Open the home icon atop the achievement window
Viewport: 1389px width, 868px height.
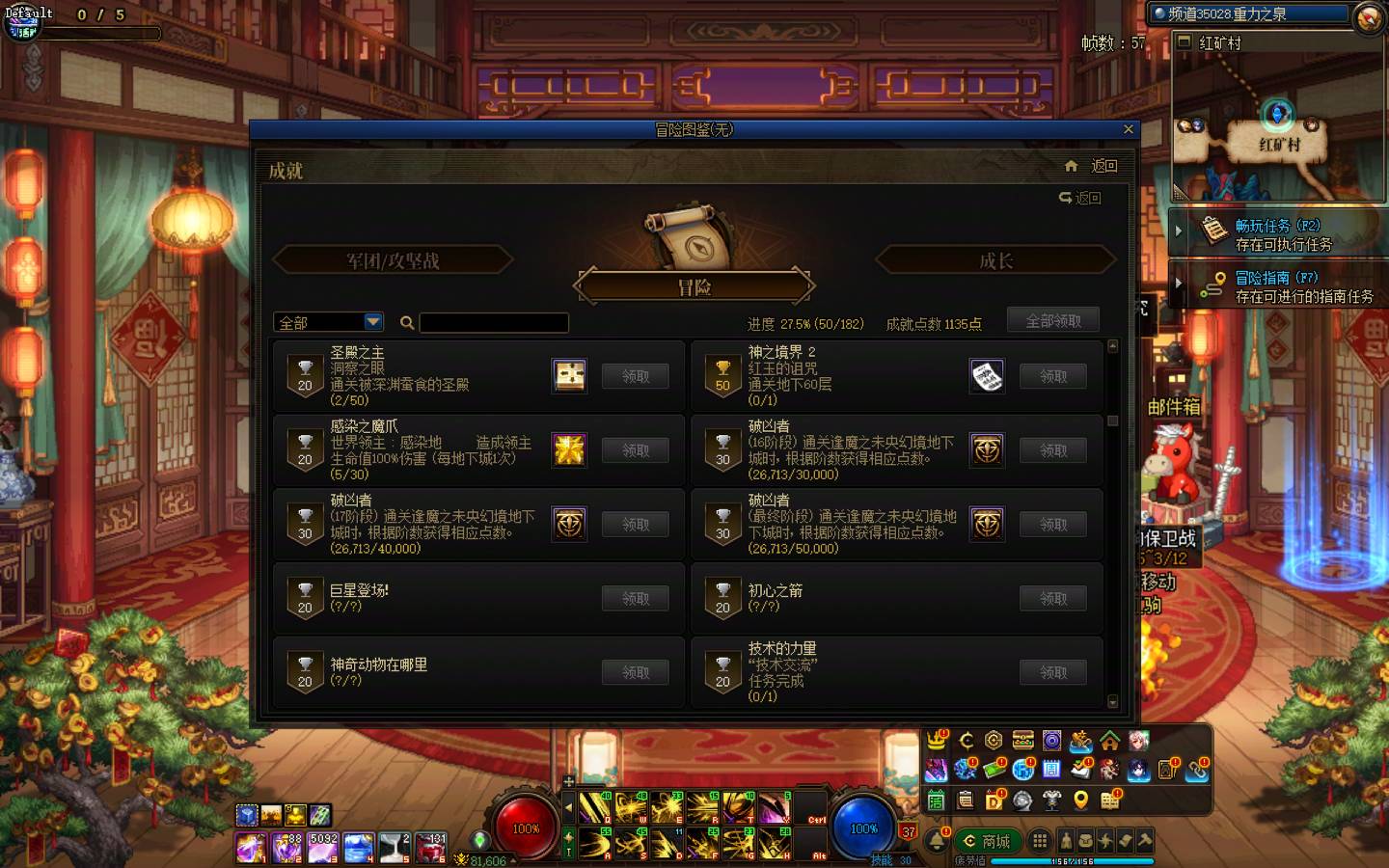click(1071, 166)
